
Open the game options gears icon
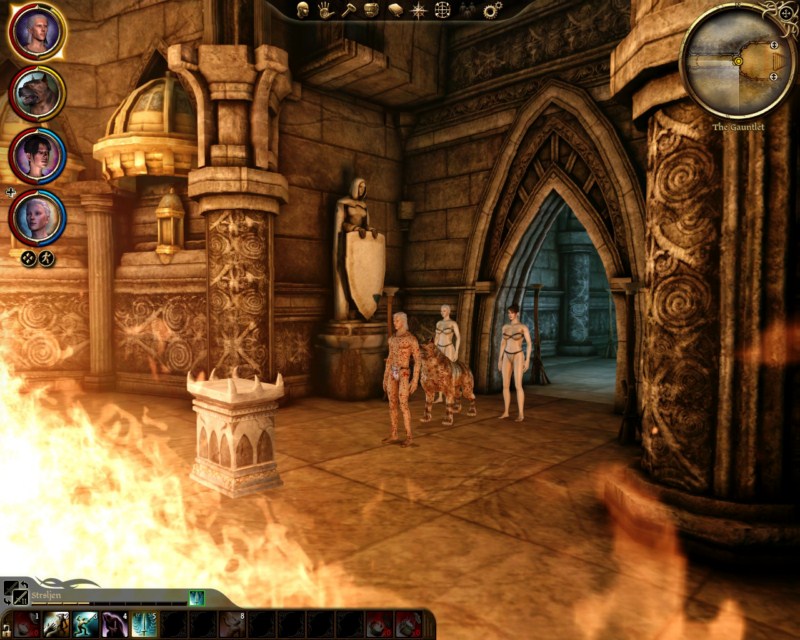point(491,10)
